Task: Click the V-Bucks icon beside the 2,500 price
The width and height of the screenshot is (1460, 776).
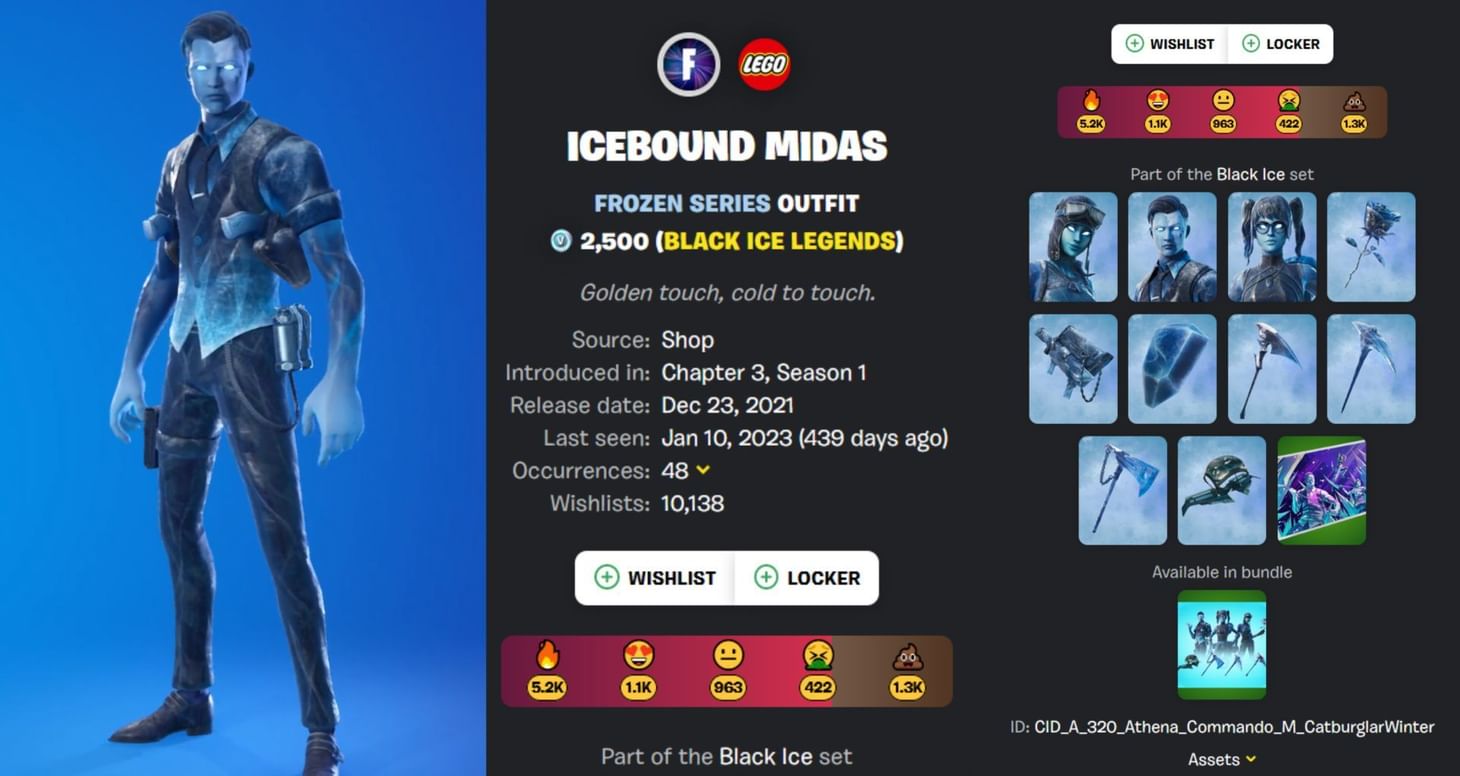Action: coord(560,240)
